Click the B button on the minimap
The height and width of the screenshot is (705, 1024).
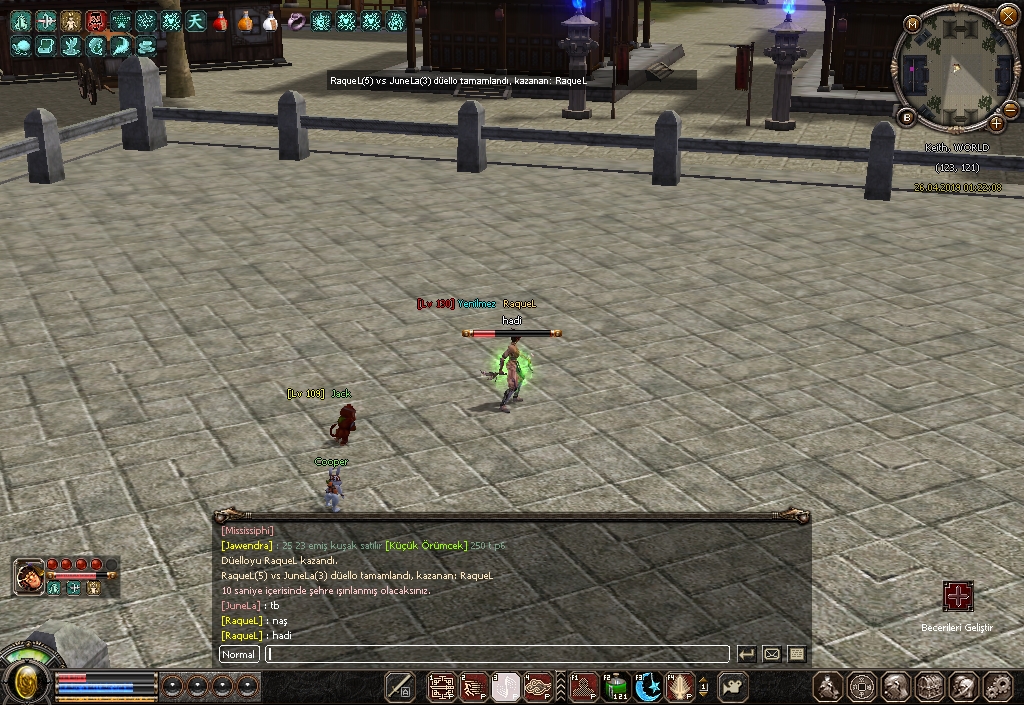pyautogui.click(x=908, y=117)
